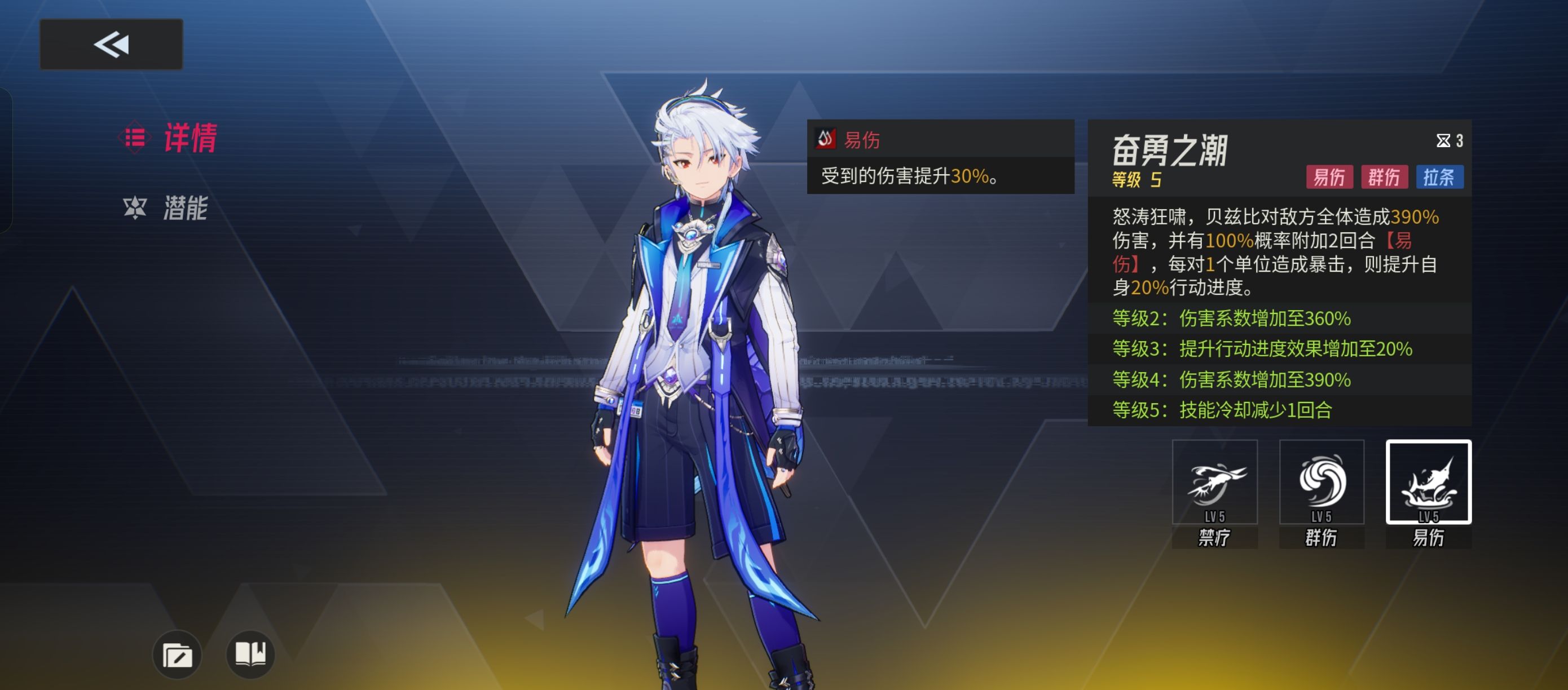Screen dimensions: 1568x690
Task: Choose the 群伤 swirl skill icon
Action: [x=1322, y=482]
